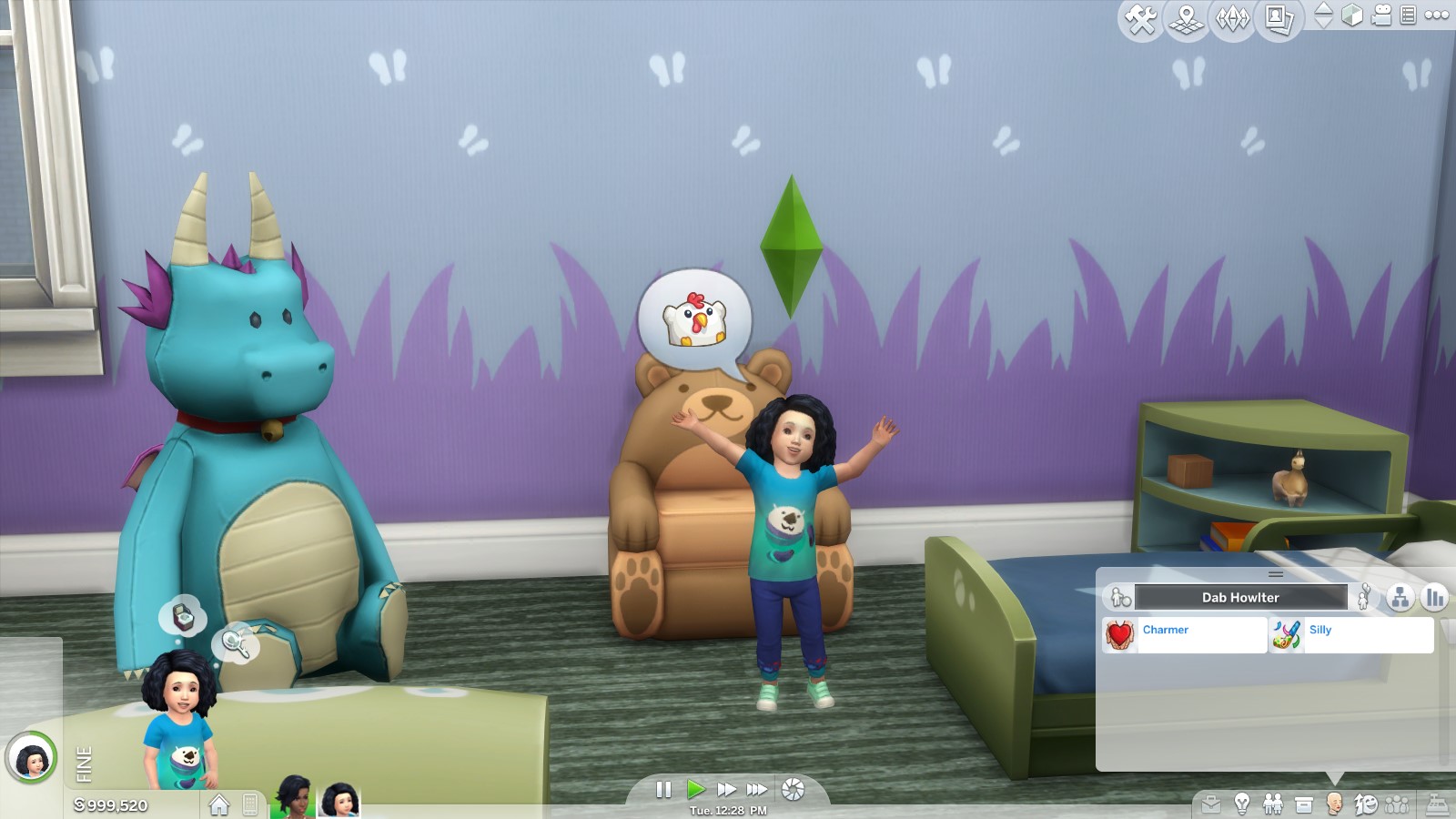Screen dimensions: 1456x819
Task: Enable ultra speed playback
Action: point(757,788)
